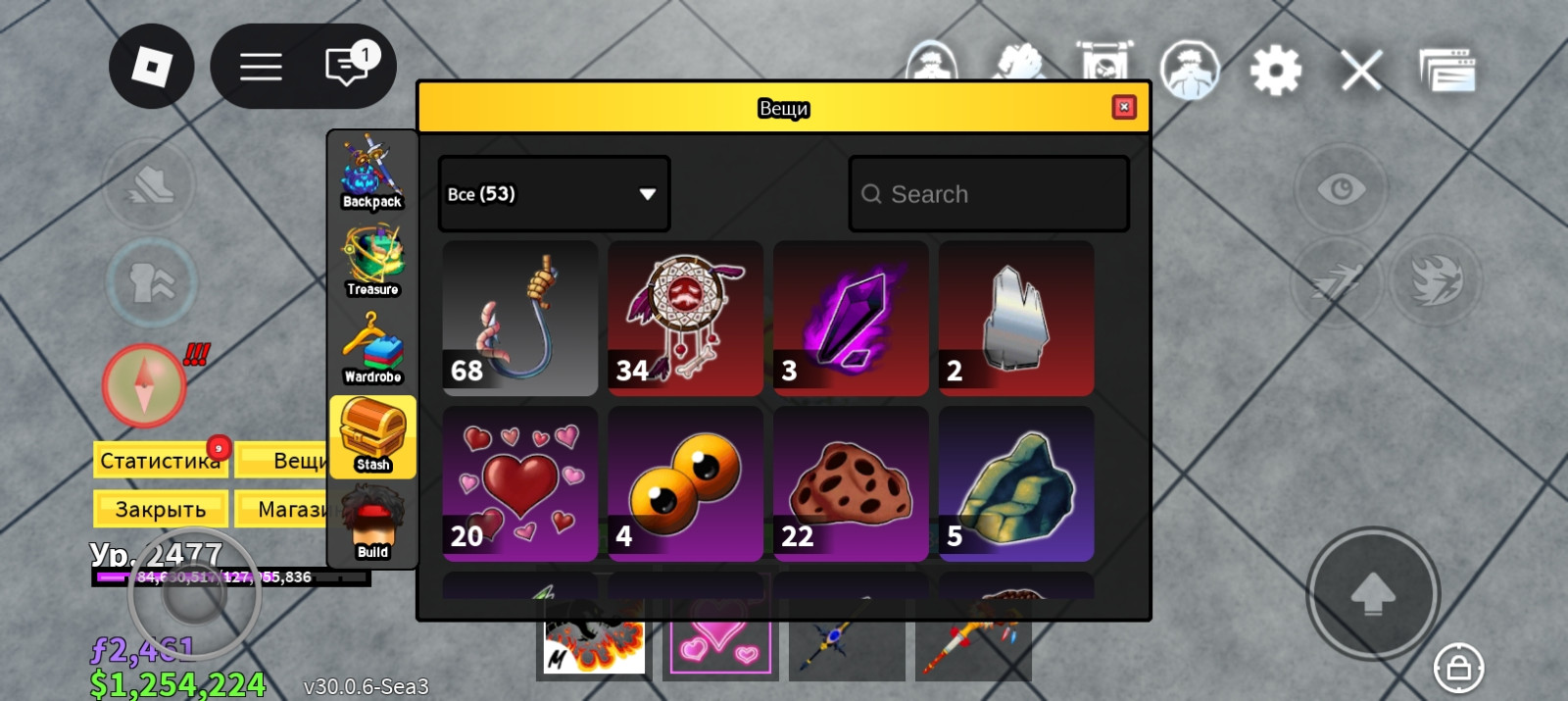Select the Stash tab

coord(372,436)
